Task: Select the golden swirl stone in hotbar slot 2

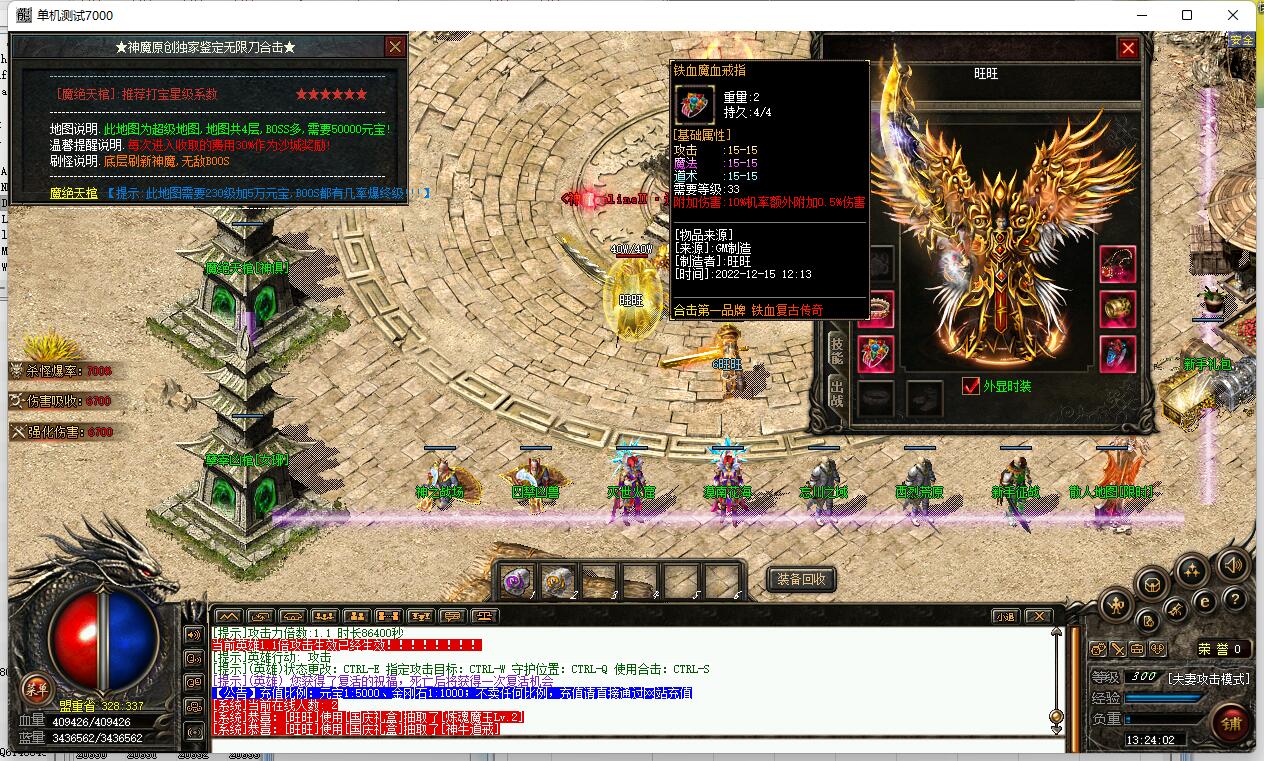Action: click(x=558, y=581)
